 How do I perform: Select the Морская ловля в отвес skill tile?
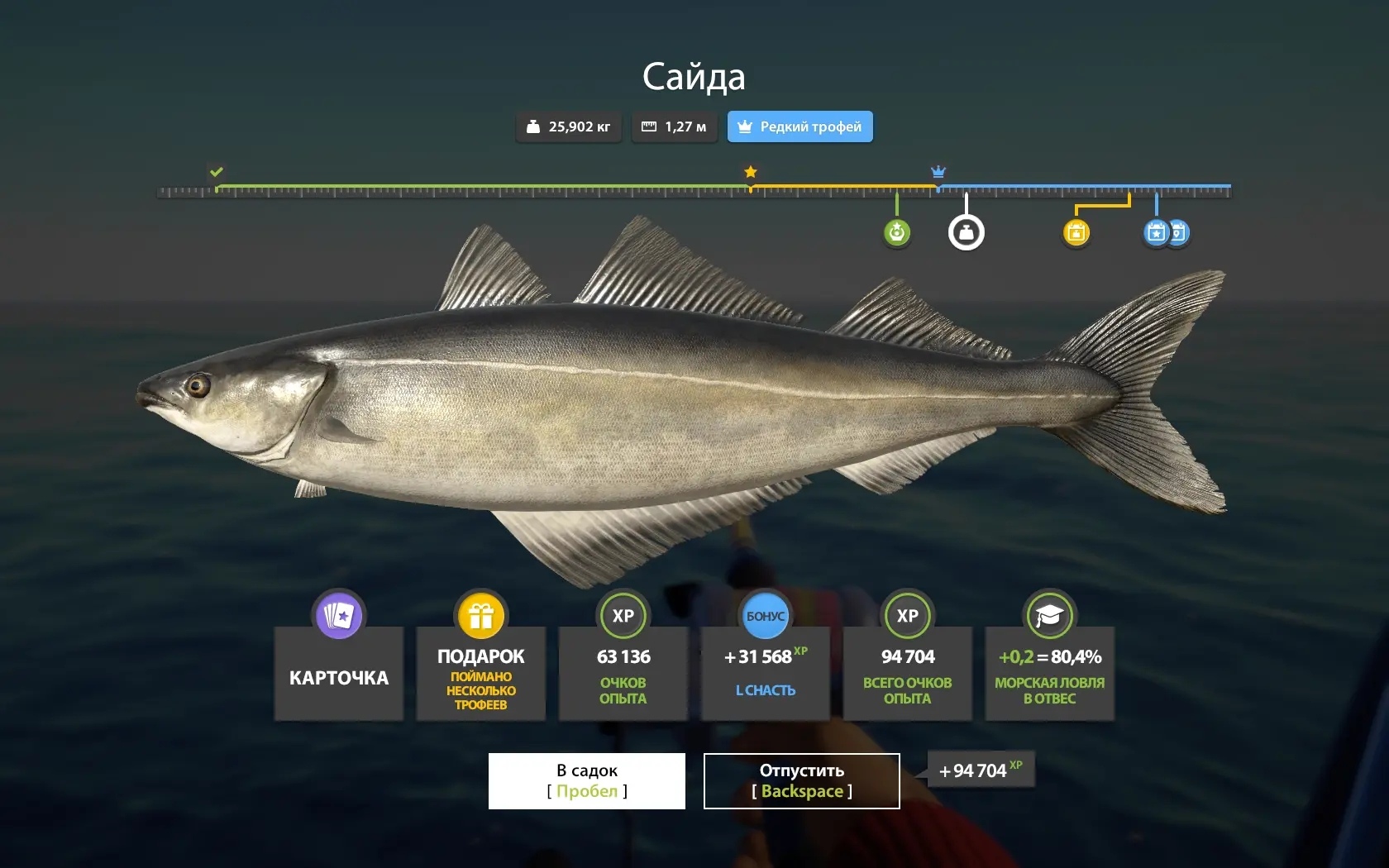point(1049,671)
